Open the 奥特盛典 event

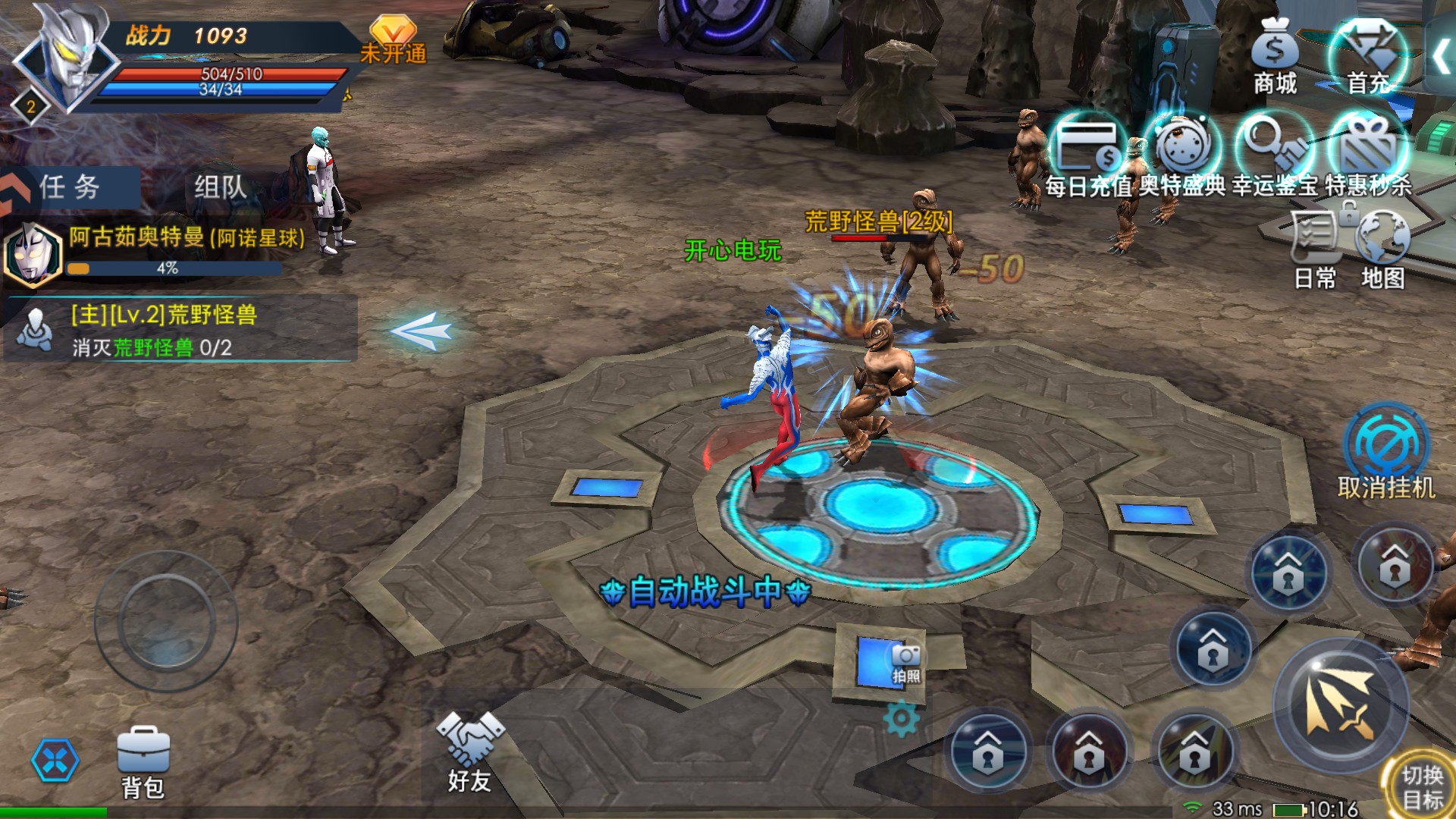[1182, 155]
